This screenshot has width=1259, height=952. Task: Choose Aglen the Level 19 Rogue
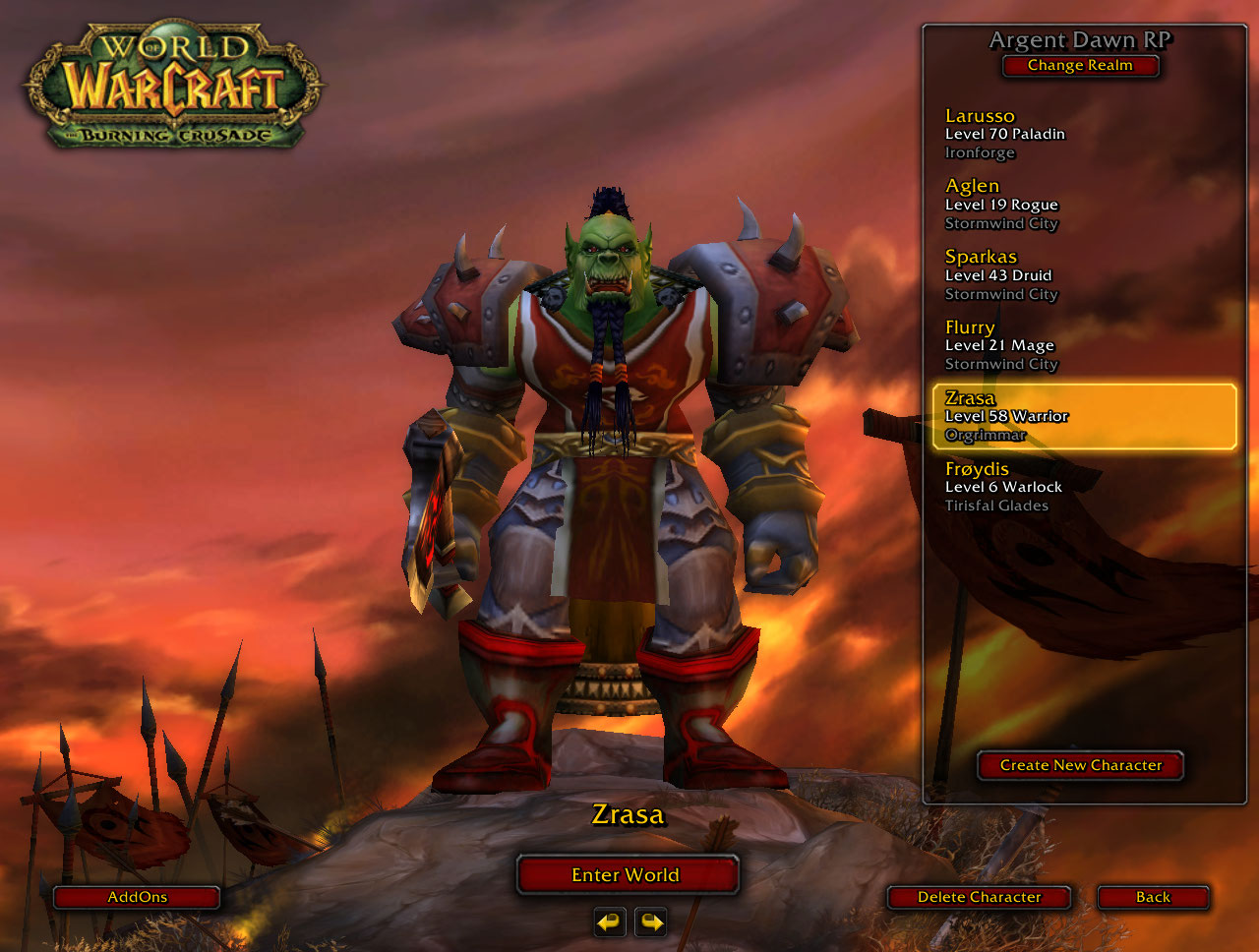1082,205
